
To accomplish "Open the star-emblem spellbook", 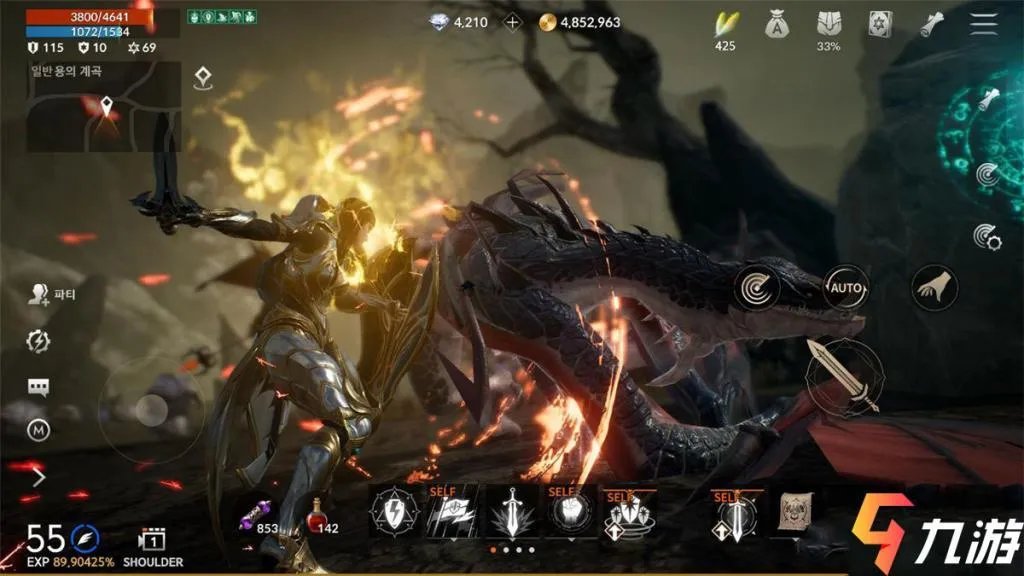I will [x=881, y=23].
